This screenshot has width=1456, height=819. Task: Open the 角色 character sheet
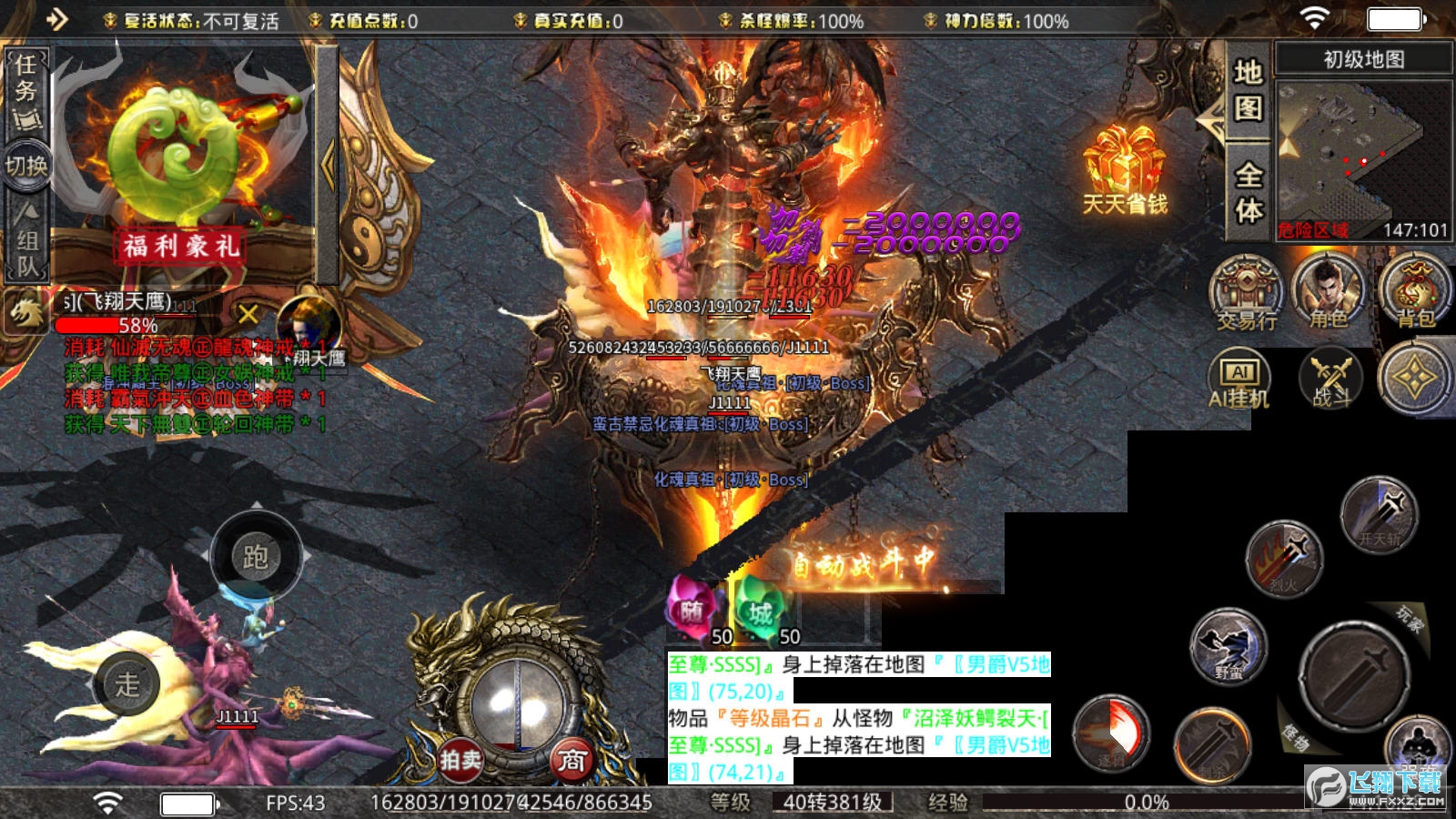click(x=1328, y=291)
